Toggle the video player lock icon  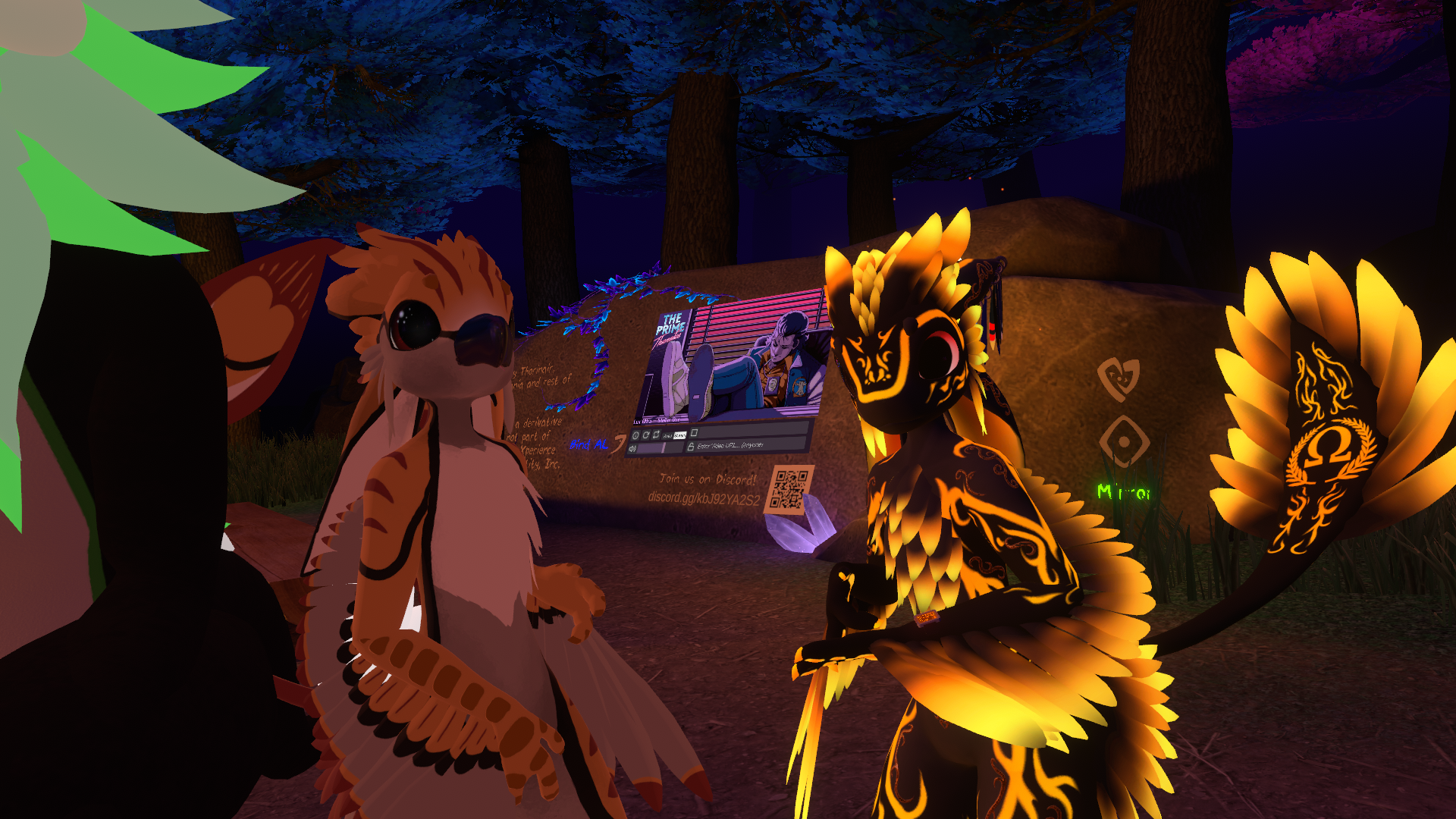point(690,447)
